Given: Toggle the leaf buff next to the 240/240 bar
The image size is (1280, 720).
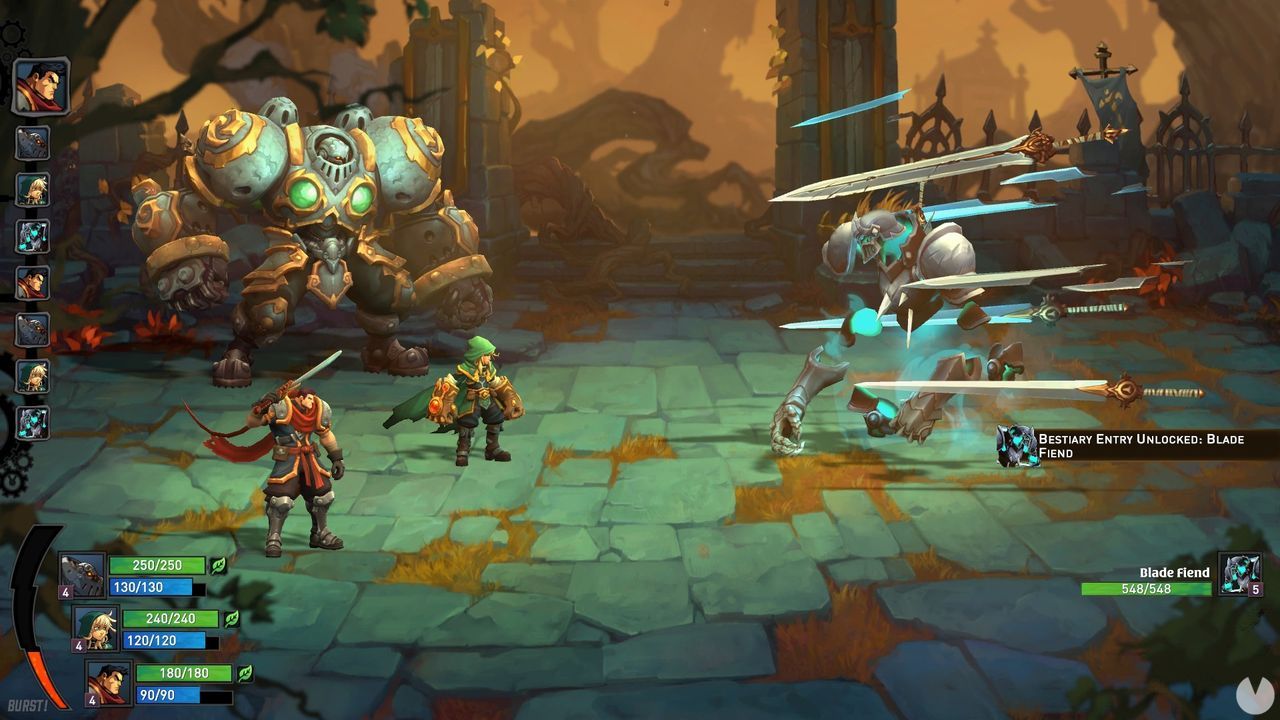Looking at the screenshot, I should [230, 620].
